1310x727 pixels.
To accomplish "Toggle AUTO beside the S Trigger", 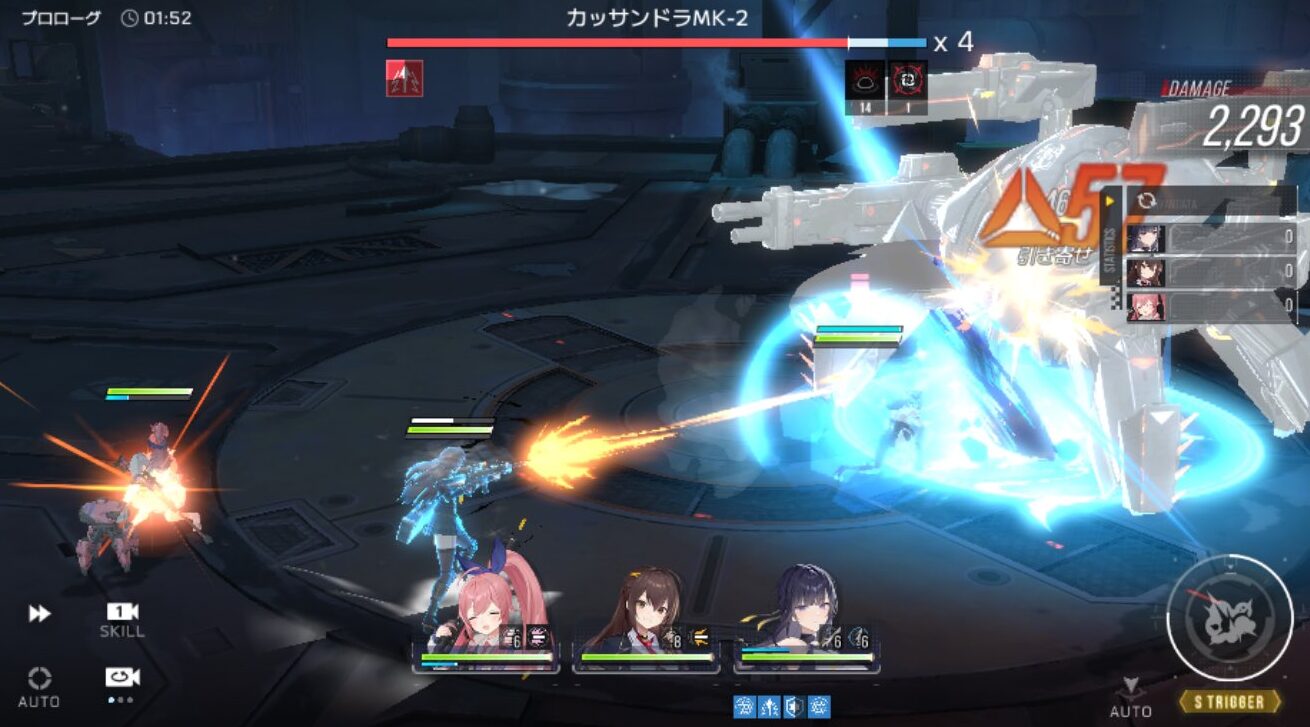I will (1131, 696).
